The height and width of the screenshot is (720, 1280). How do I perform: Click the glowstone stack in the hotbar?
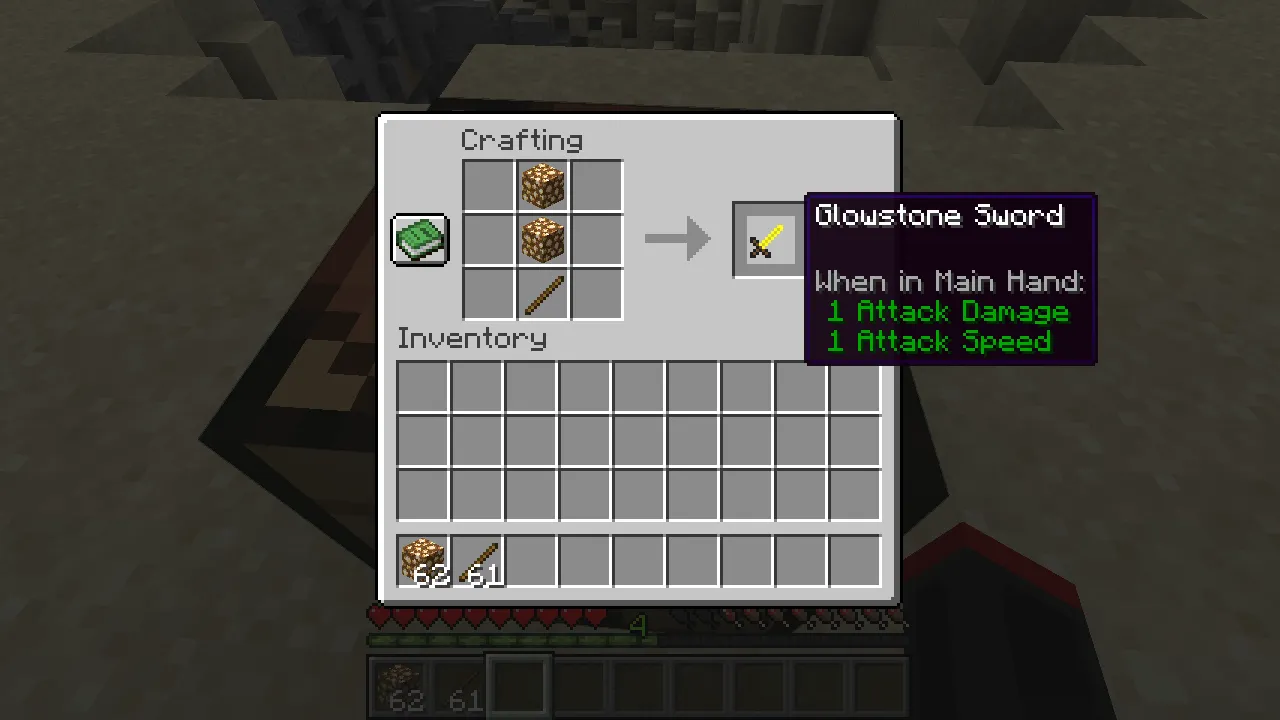tap(404, 685)
